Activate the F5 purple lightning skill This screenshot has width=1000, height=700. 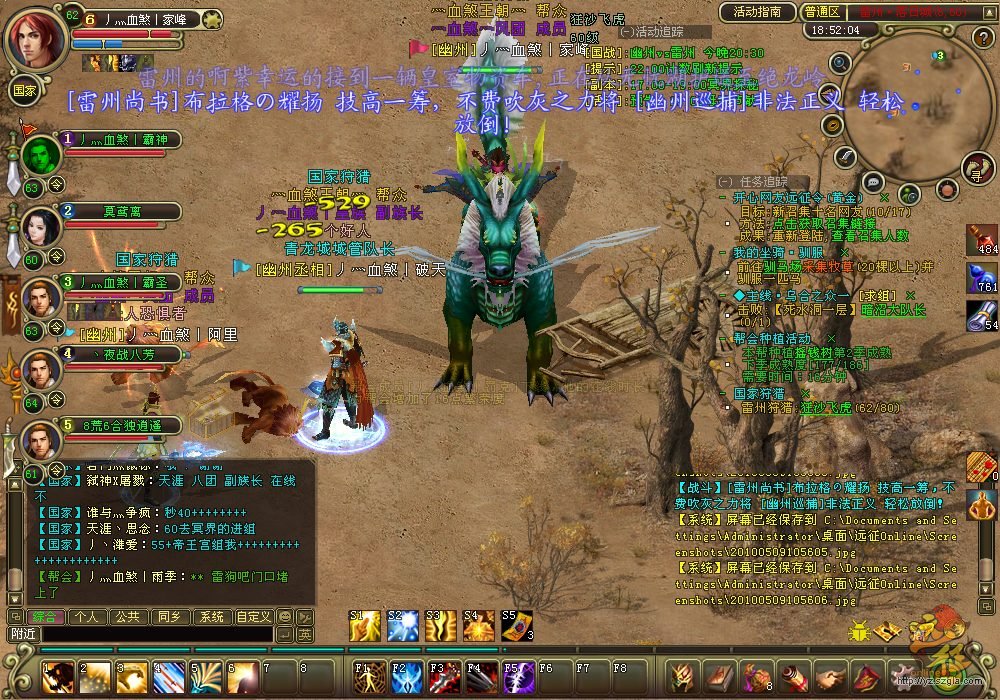pos(517,678)
